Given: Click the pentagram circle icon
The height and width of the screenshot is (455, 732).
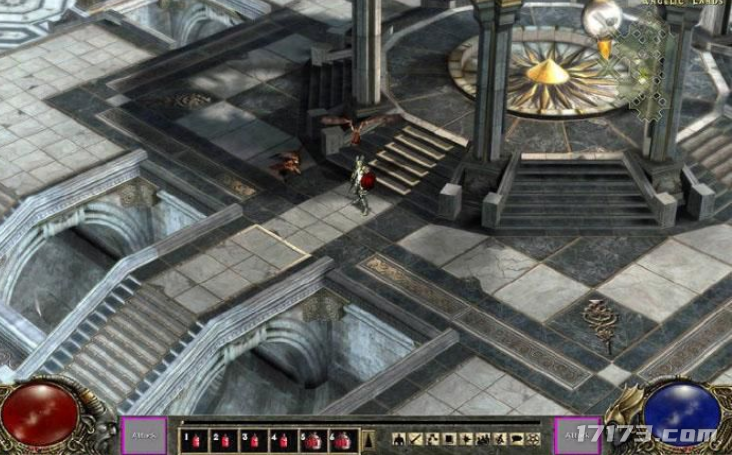Looking at the screenshot, I should 534,438.
